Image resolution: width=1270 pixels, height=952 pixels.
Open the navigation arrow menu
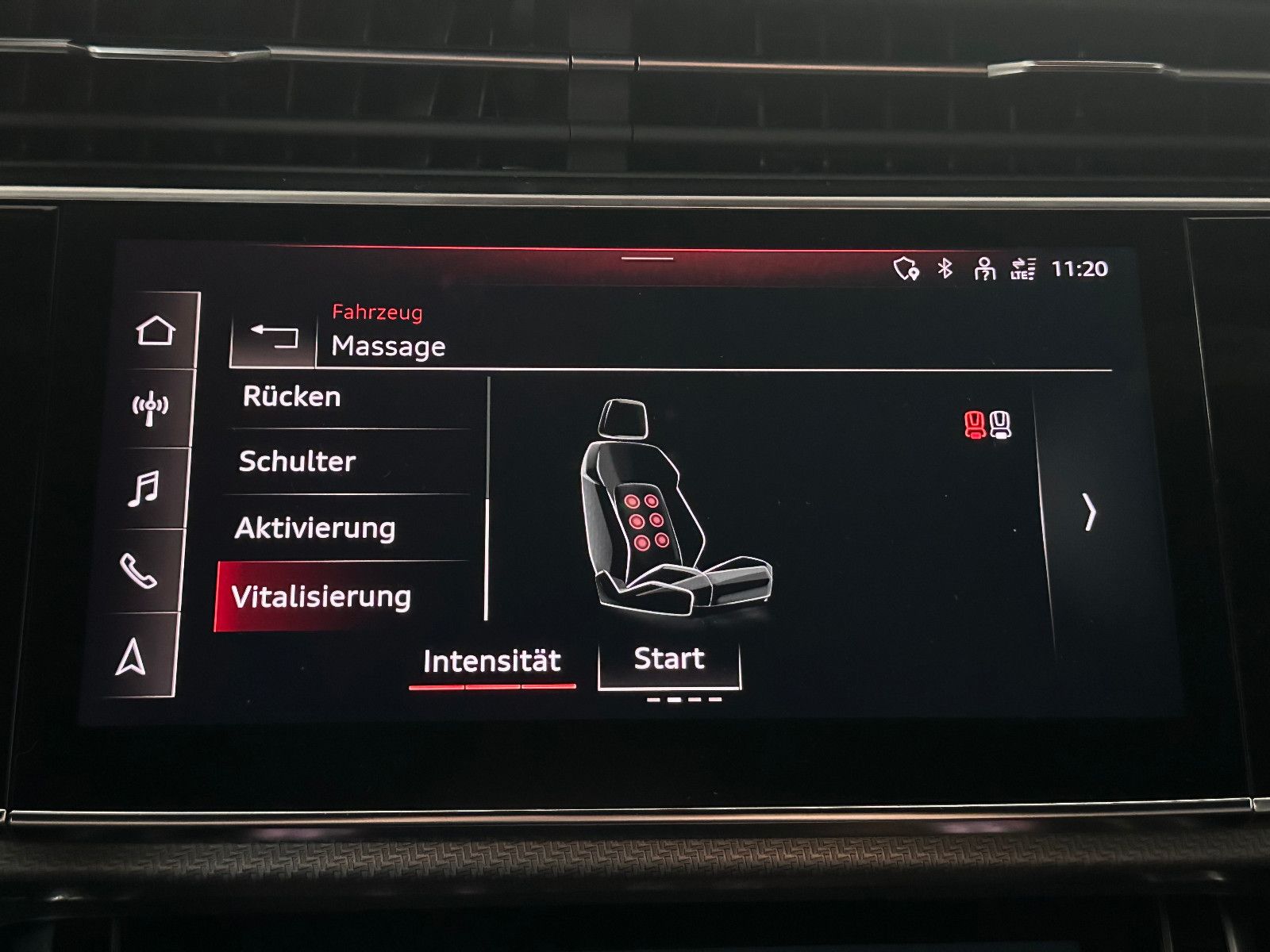click(x=132, y=657)
